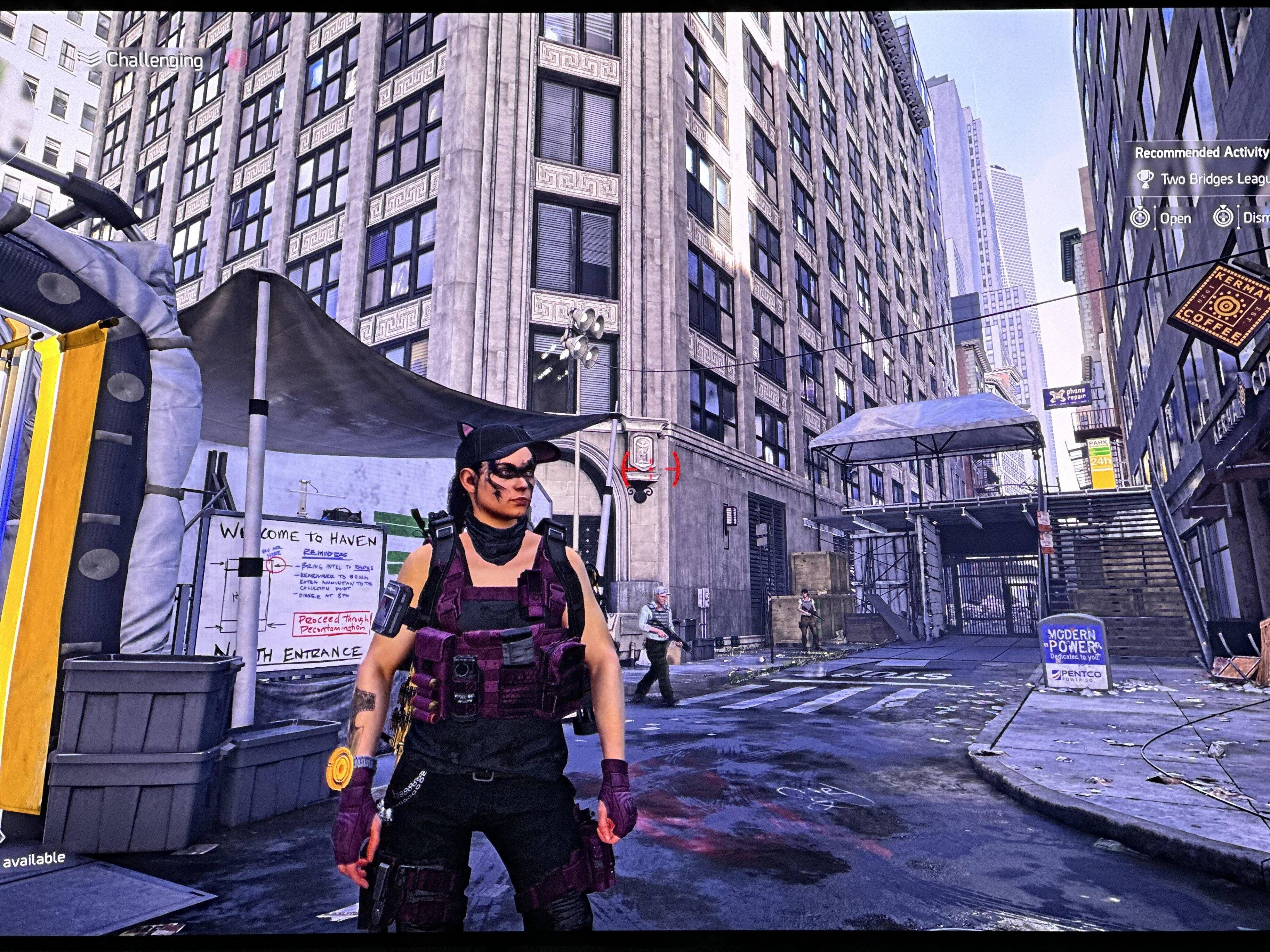Click the pink hexagon directive icon

click(x=236, y=58)
